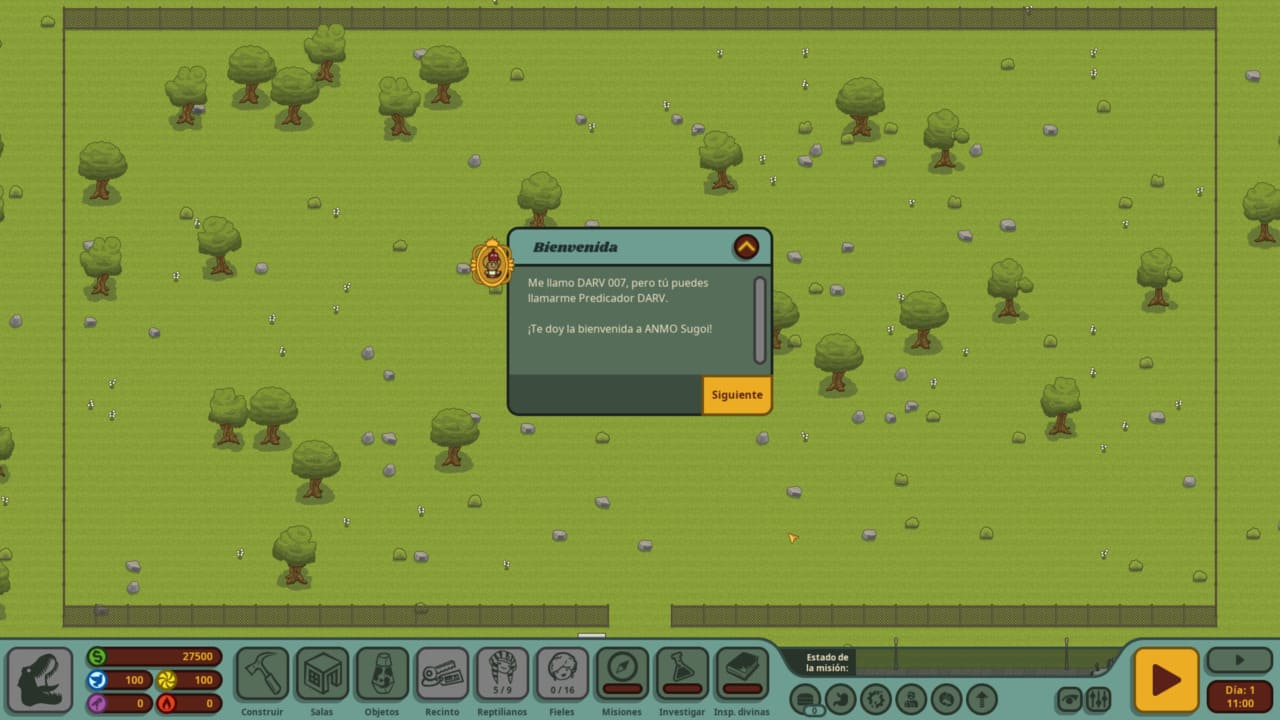Open the Recinto menu
Viewport: 1280px width, 720px height.
point(442,674)
